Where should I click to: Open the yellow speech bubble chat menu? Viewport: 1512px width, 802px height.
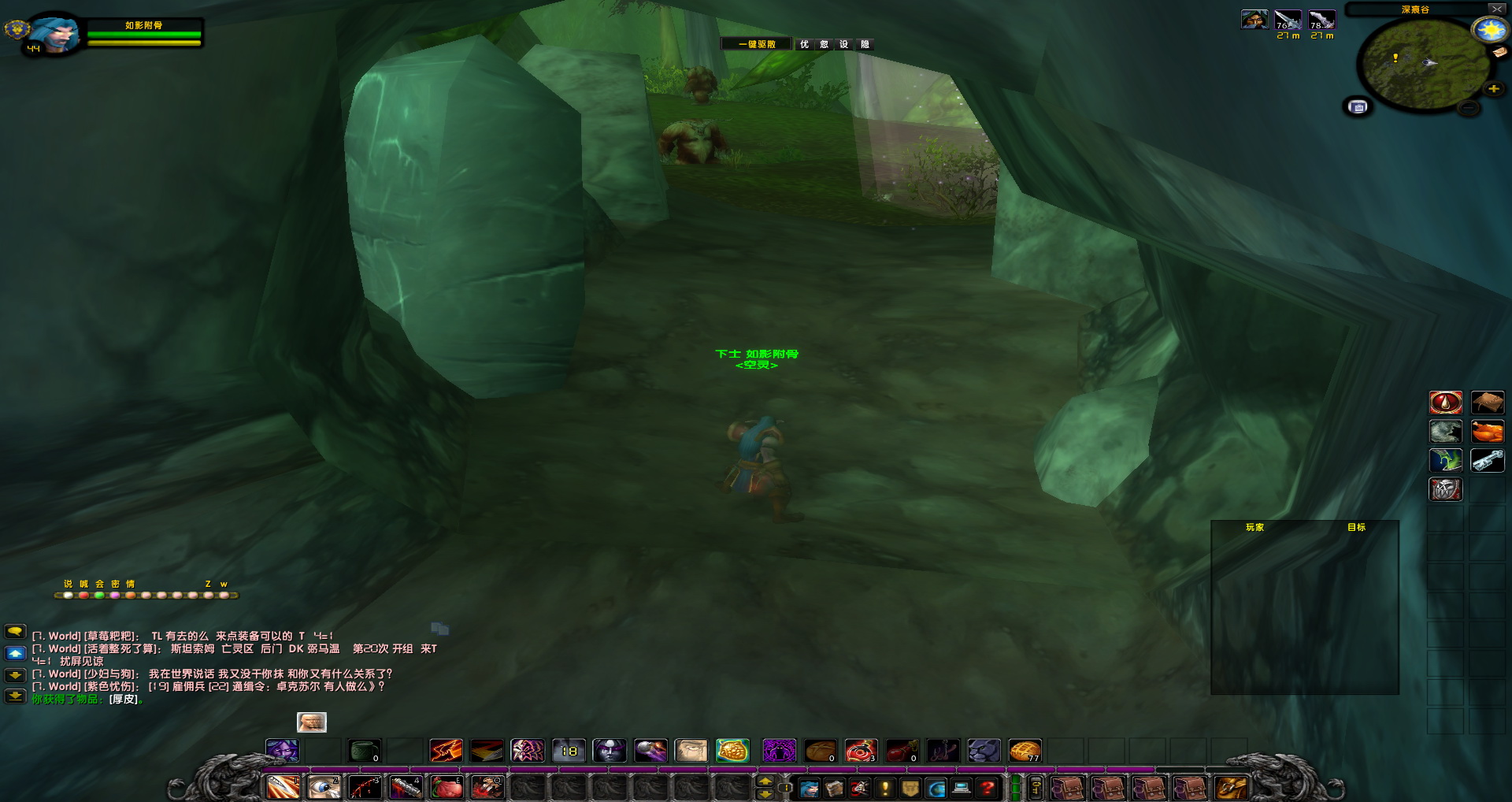point(15,633)
